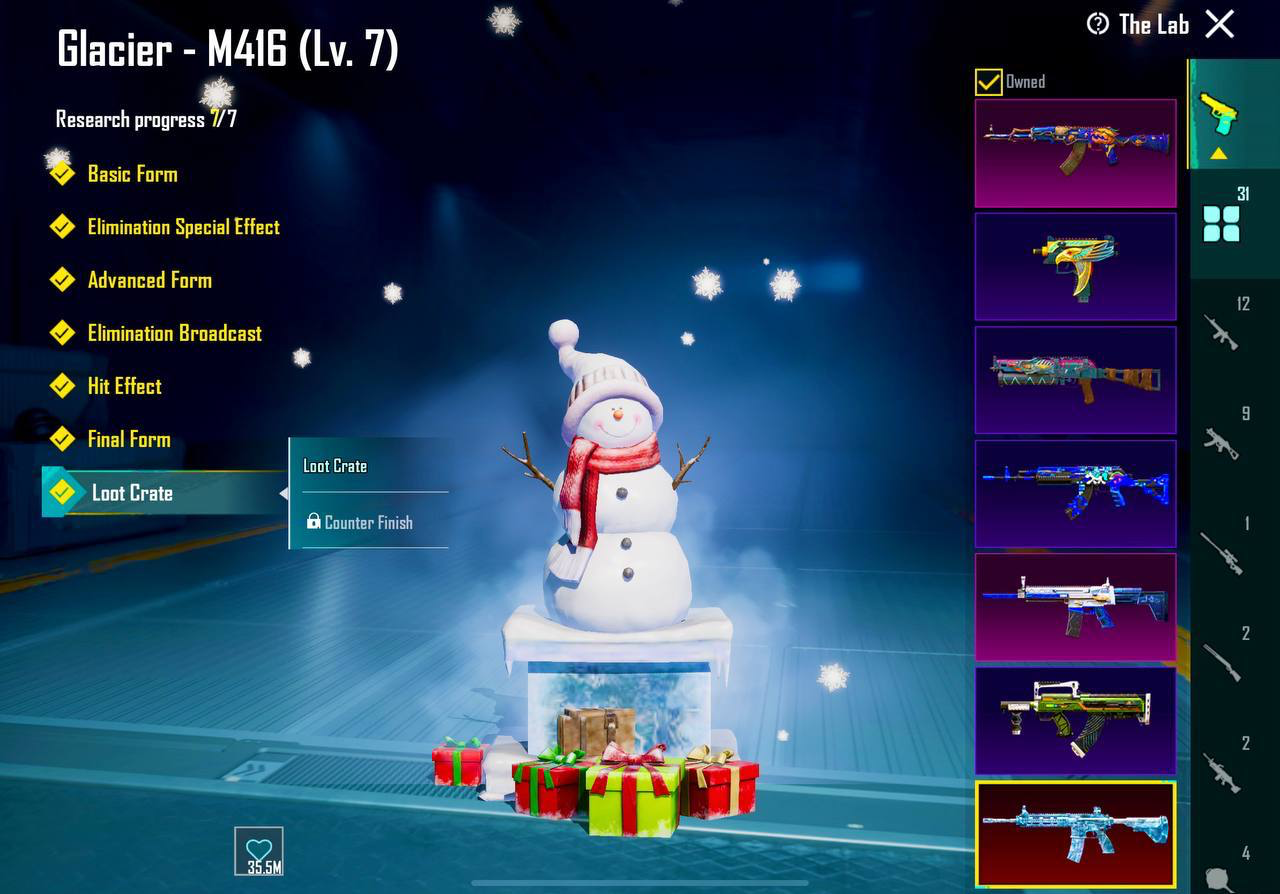Click the heart likes button
The image size is (1280, 894).
point(259,852)
